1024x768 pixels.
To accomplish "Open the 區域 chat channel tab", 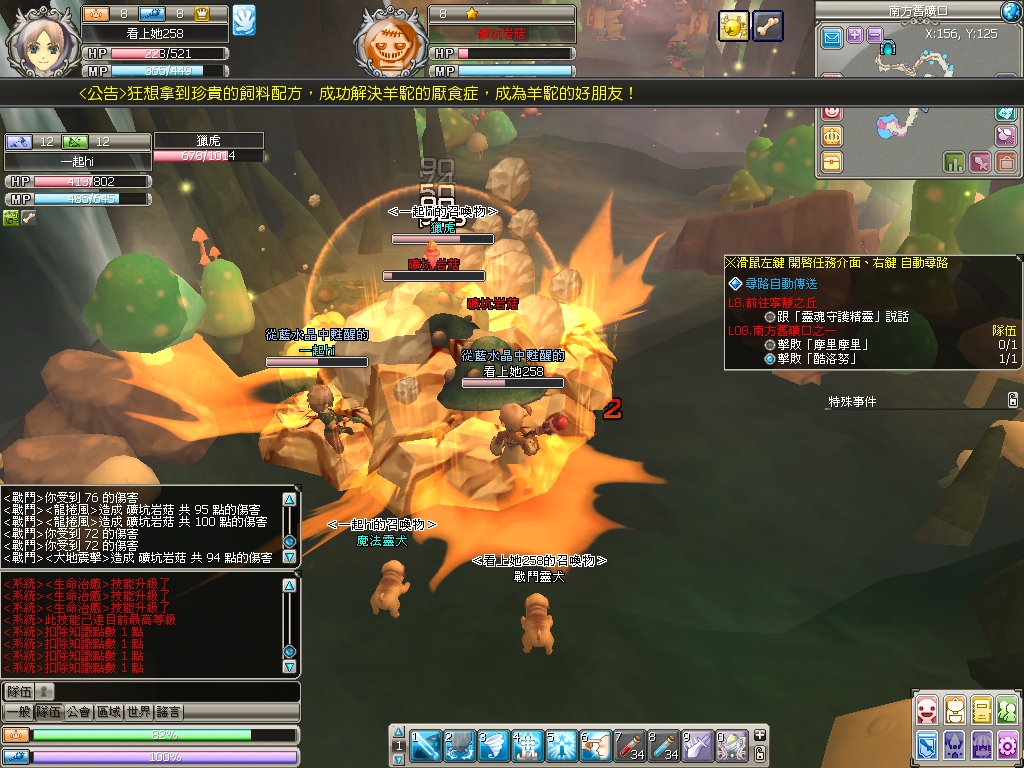I will (108, 712).
